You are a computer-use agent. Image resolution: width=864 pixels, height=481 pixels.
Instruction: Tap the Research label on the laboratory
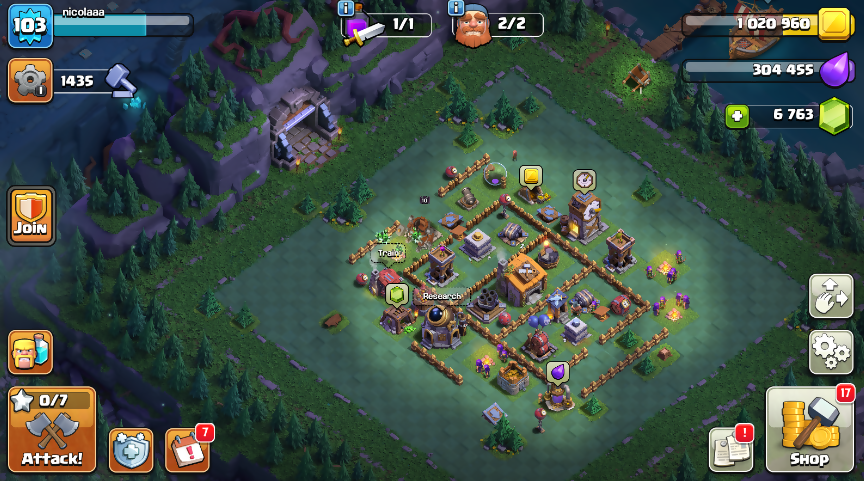click(442, 296)
